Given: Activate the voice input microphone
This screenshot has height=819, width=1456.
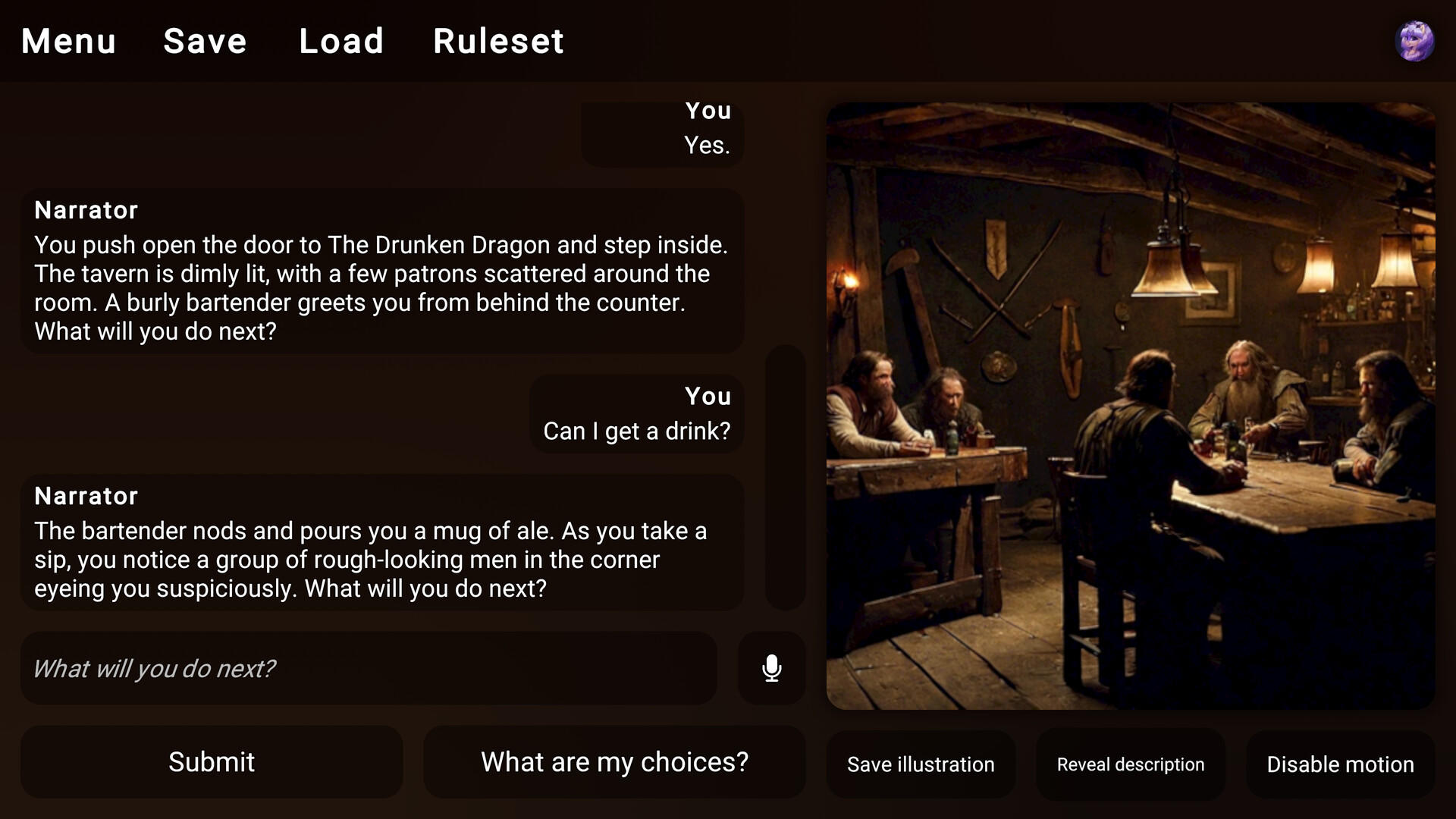Looking at the screenshot, I should pos(771,668).
